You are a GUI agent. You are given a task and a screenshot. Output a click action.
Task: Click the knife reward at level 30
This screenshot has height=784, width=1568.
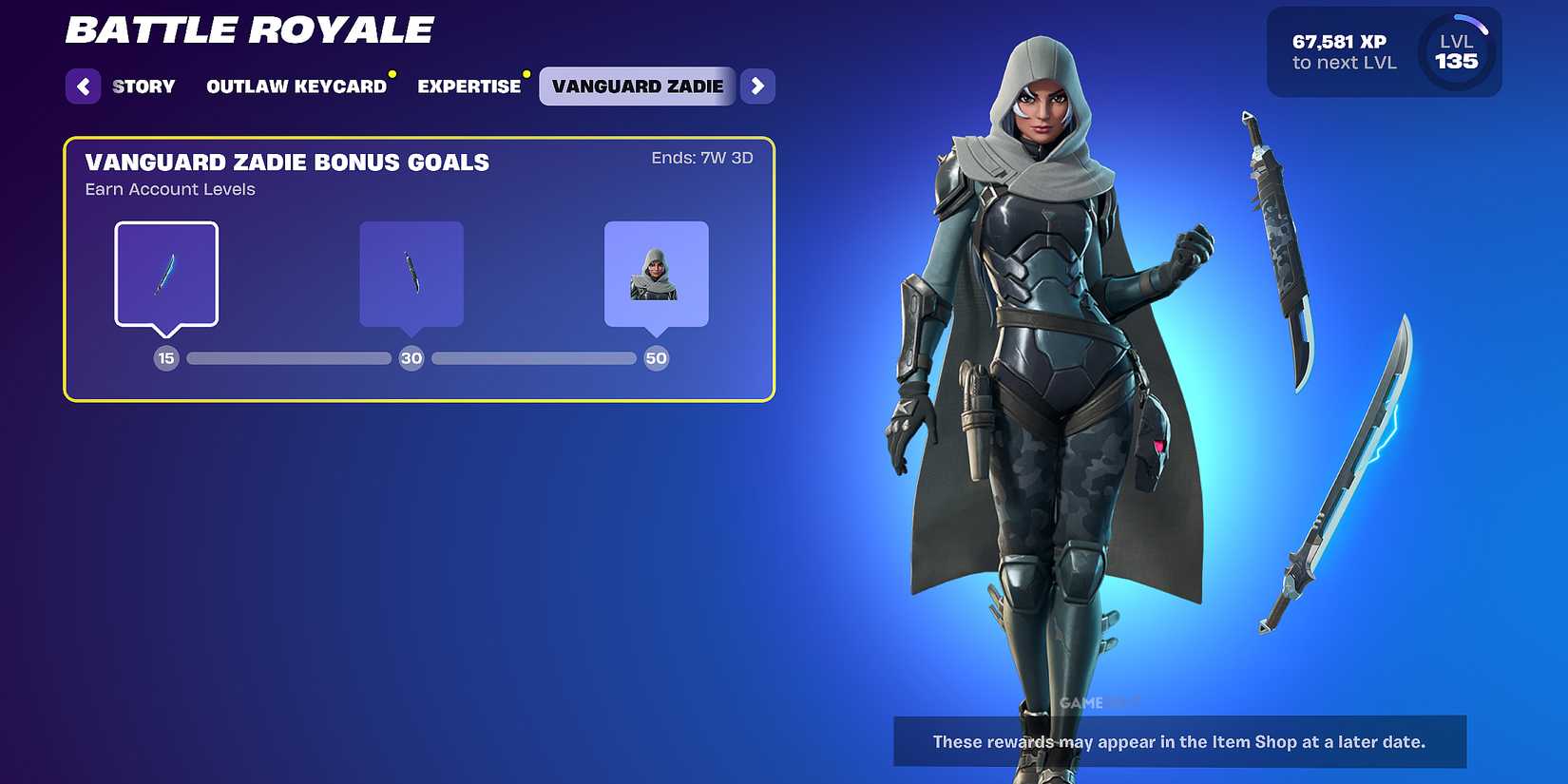click(x=411, y=274)
